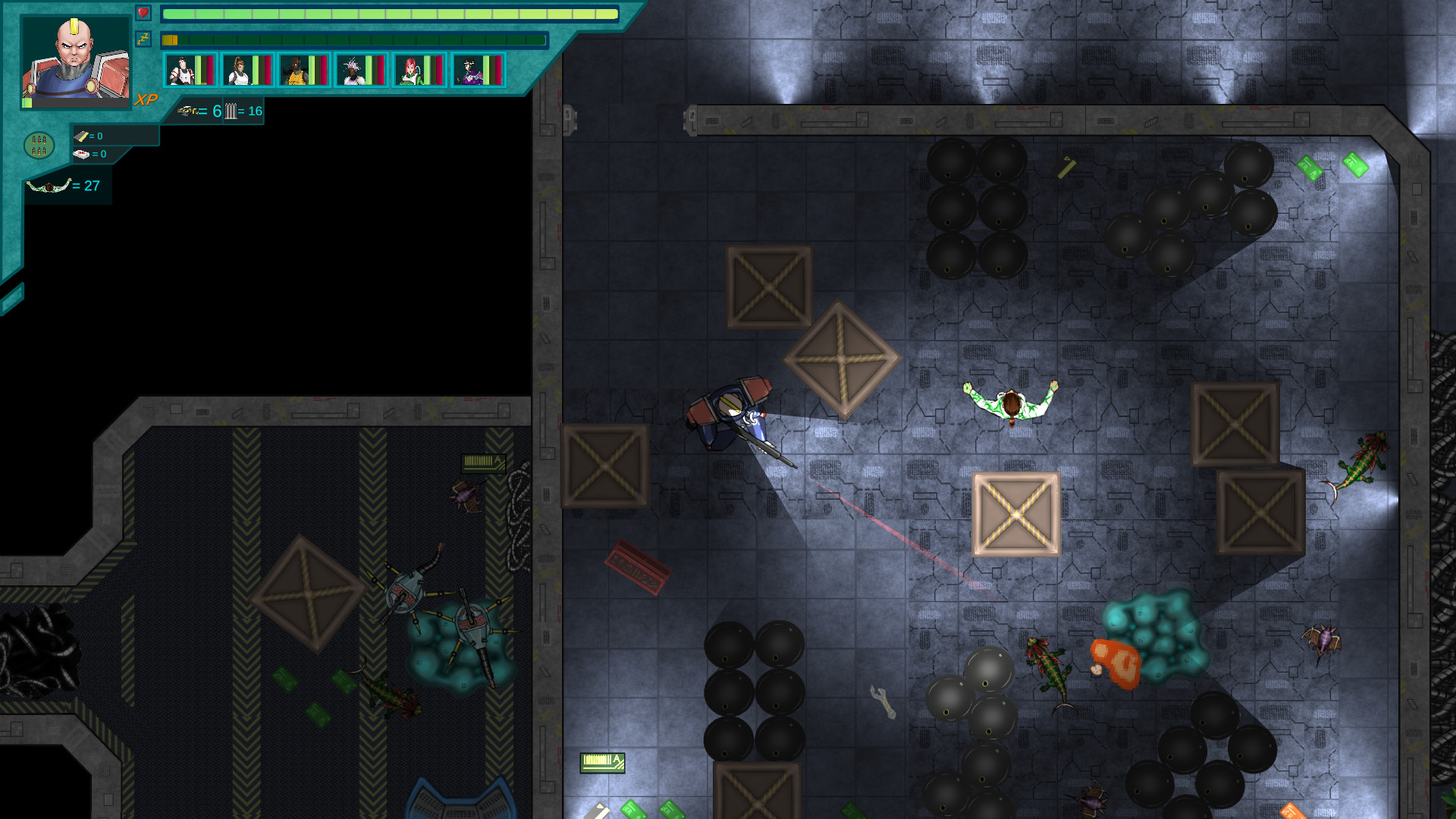The width and height of the screenshot is (1456, 819).
Task: Click the heart icon beside the health bar
Action: (x=143, y=12)
